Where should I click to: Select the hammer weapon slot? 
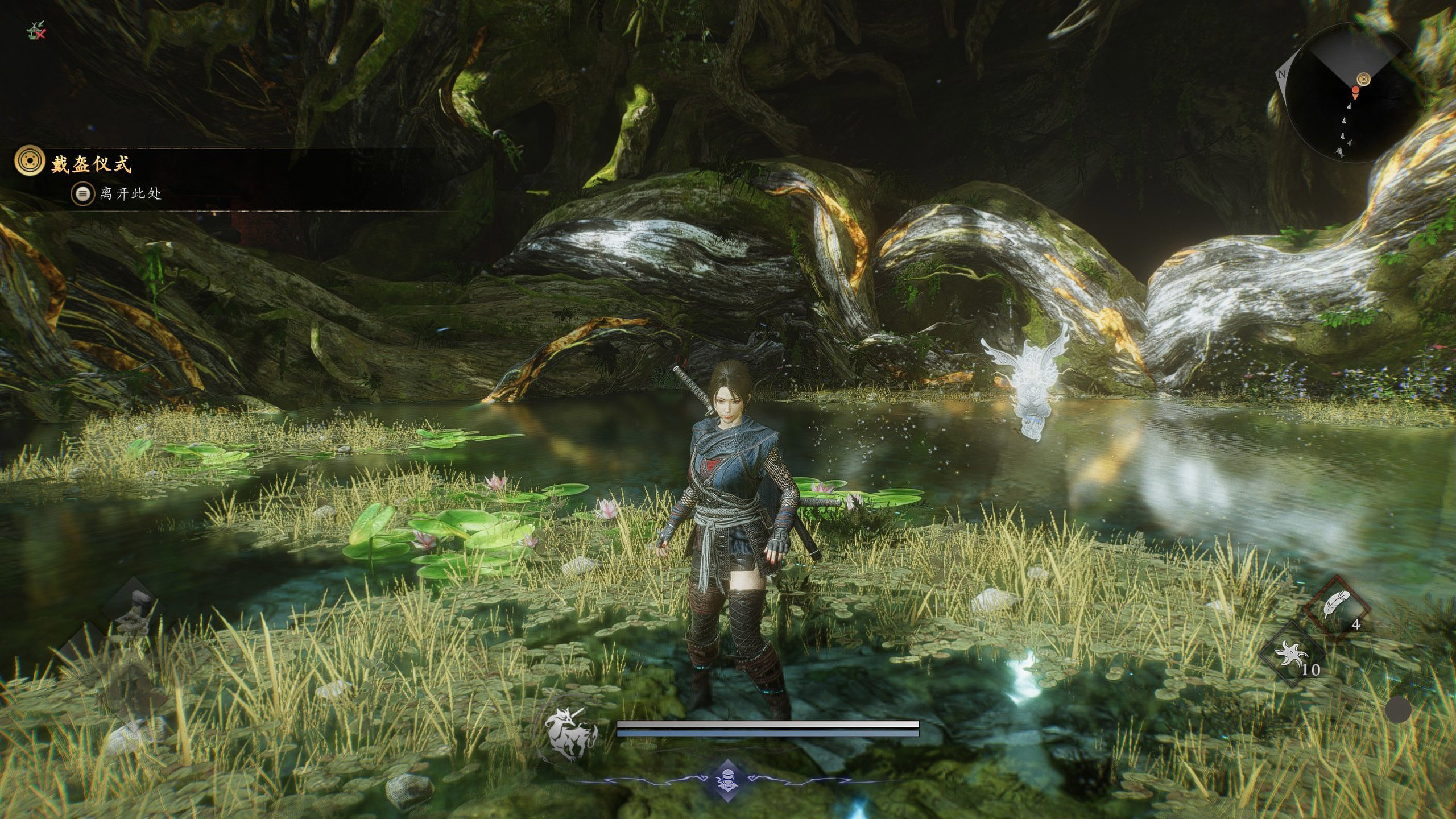134,611
